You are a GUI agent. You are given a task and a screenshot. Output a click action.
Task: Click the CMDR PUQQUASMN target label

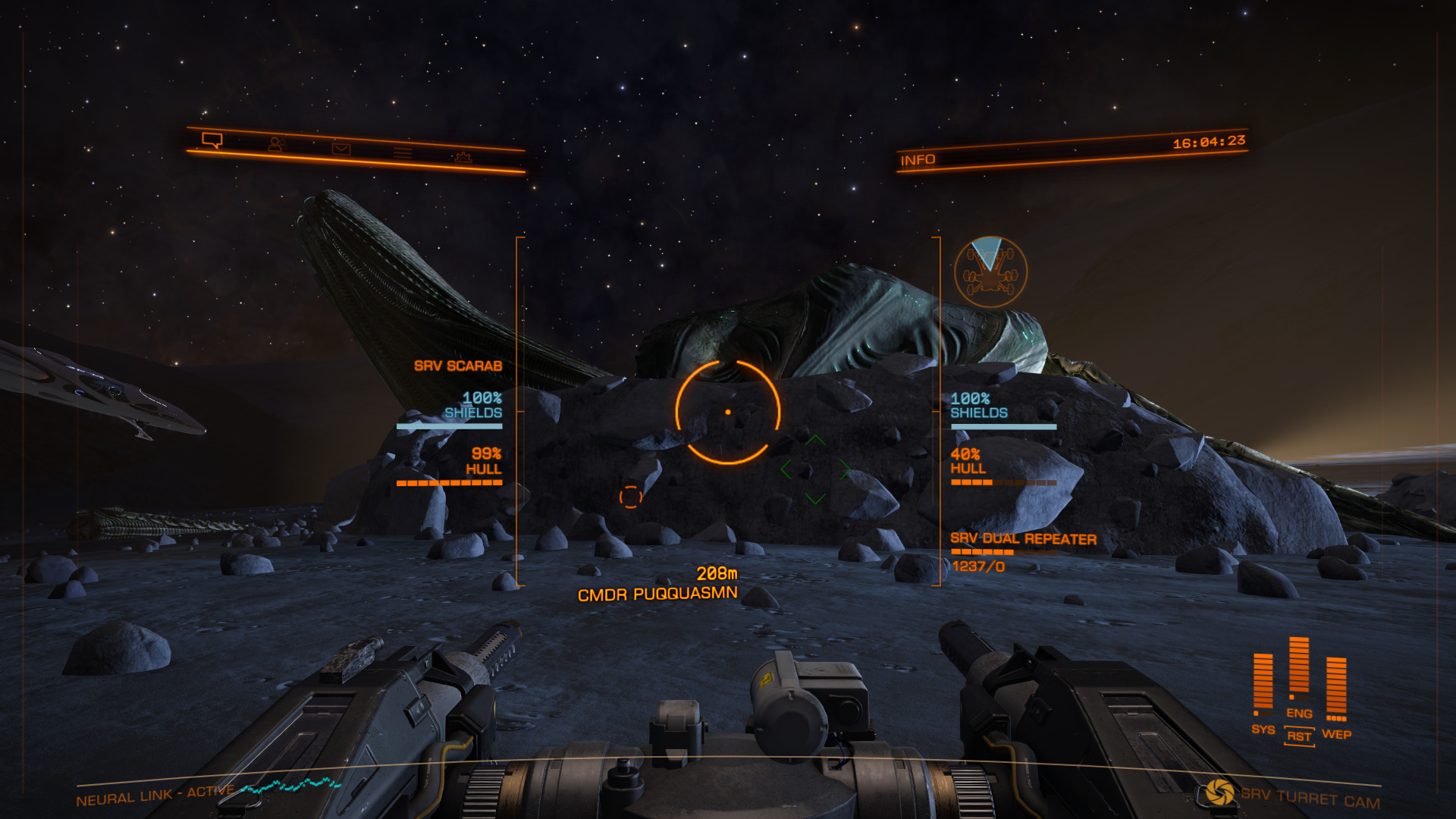pos(657,594)
